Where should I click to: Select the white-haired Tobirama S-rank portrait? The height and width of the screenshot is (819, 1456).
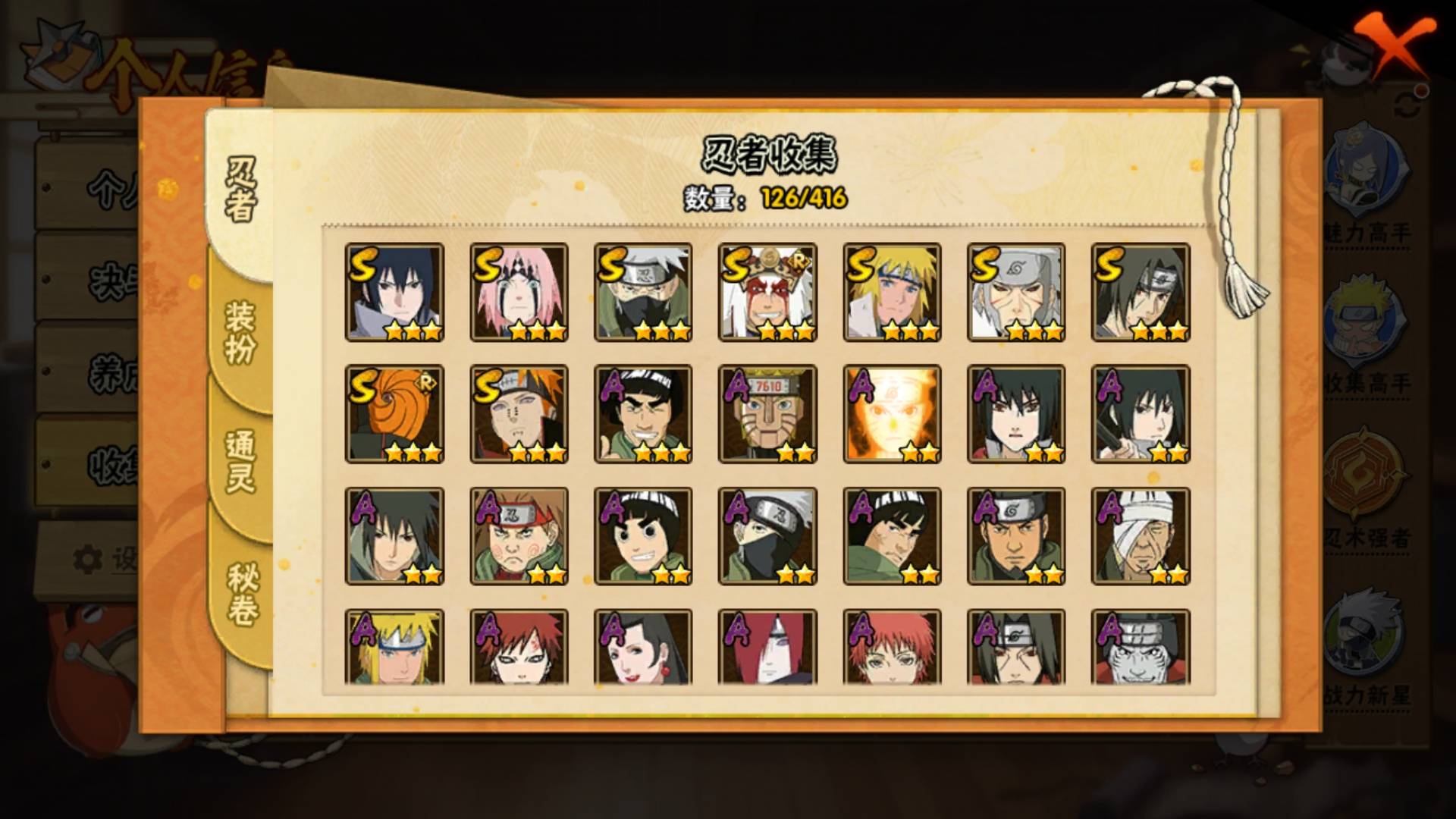click(x=1016, y=293)
